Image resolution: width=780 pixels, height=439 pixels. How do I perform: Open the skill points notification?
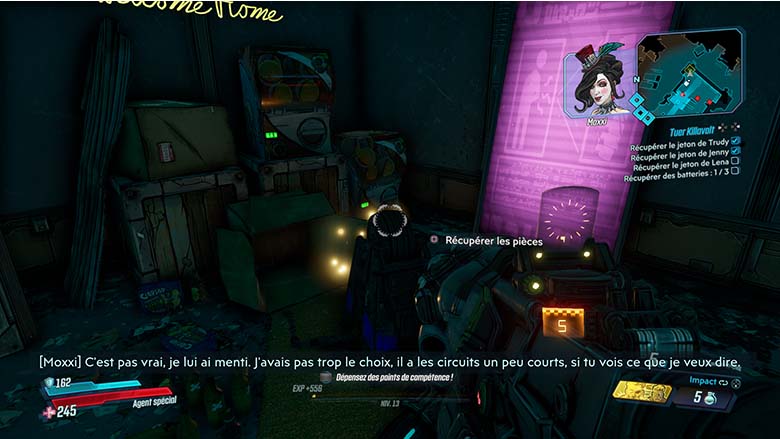point(393,377)
